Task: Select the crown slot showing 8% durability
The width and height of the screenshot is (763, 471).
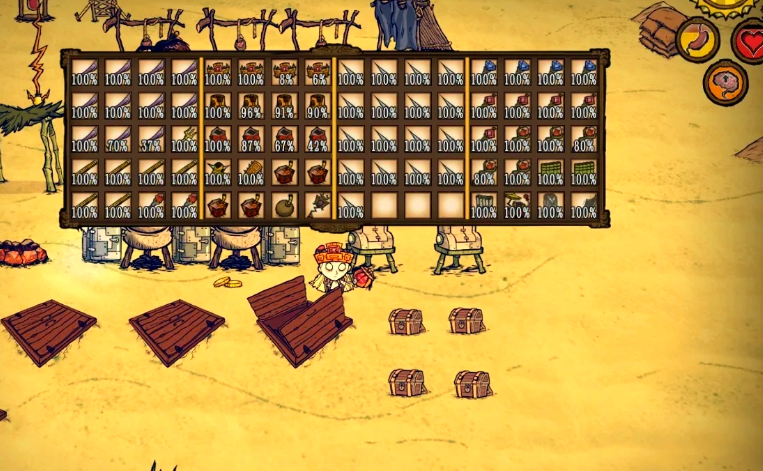Action: click(285, 74)
